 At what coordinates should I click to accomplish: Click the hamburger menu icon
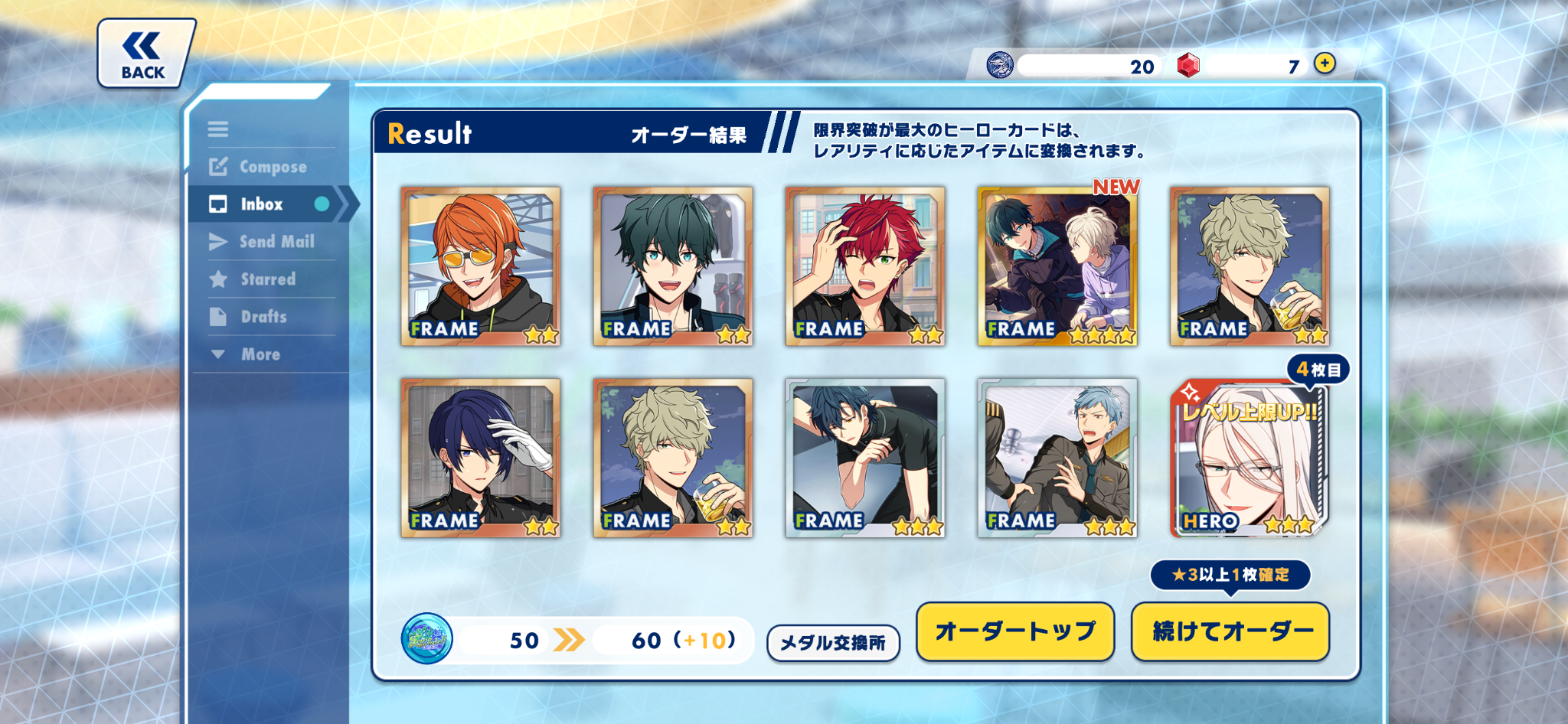point(218,129)
